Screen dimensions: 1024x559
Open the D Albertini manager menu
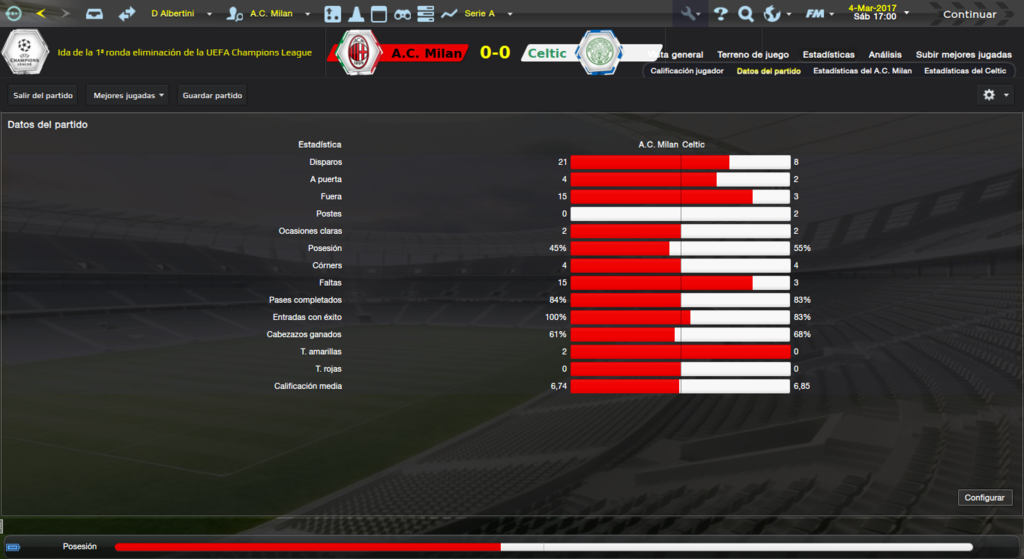coord(181,14)
